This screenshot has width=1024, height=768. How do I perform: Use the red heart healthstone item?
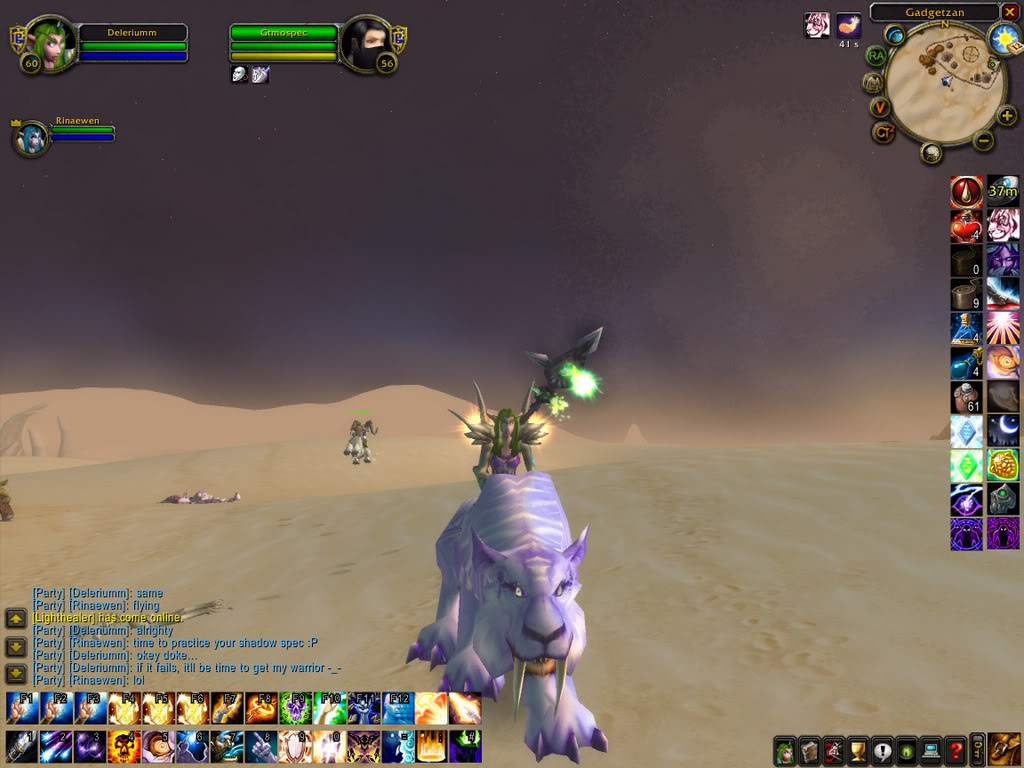point(966,226)
